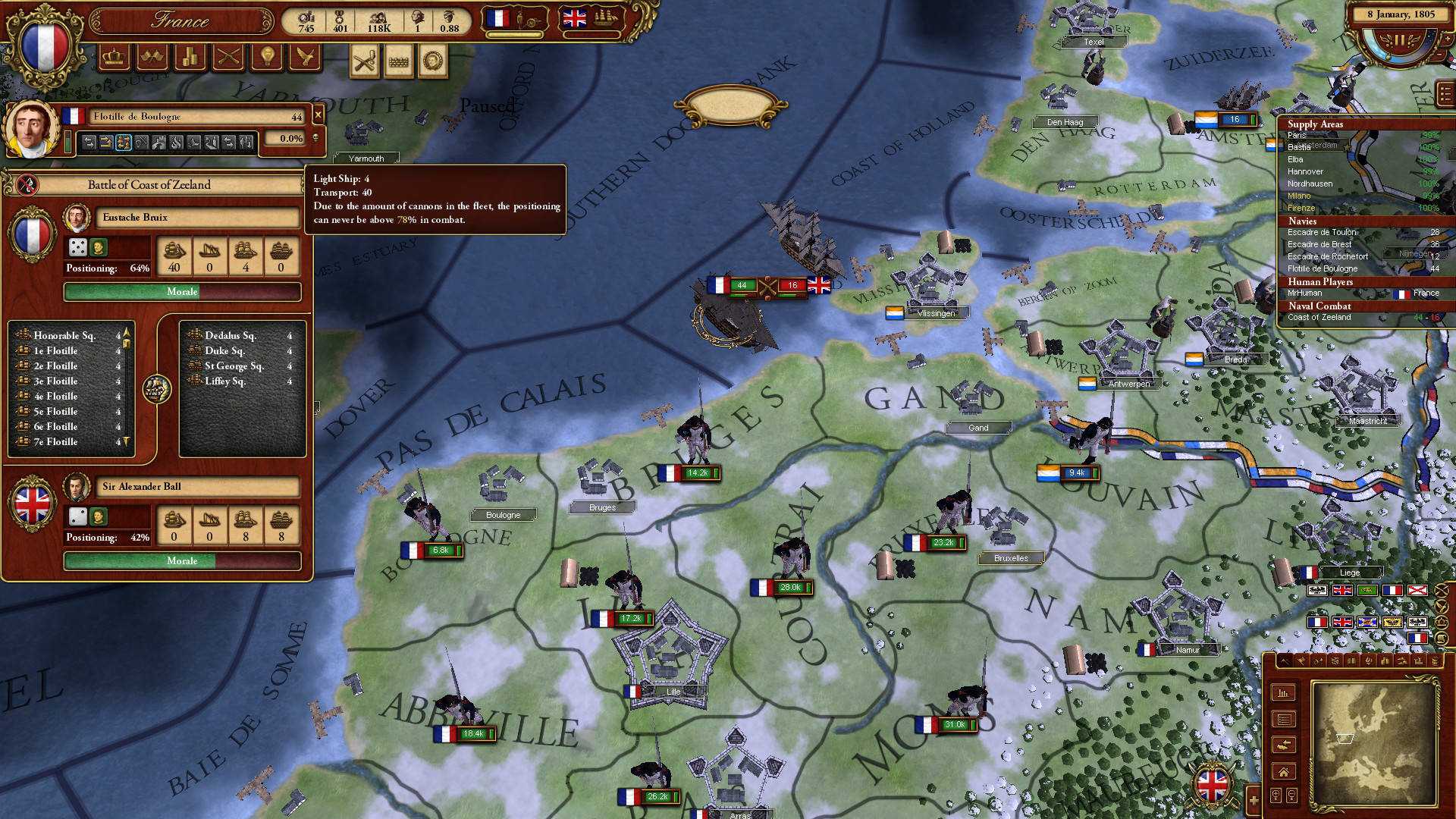The height and width of the screenshot is (819, 1456).
Task: Expand the Supply Areas panel header
Action: click(1317, 123)
